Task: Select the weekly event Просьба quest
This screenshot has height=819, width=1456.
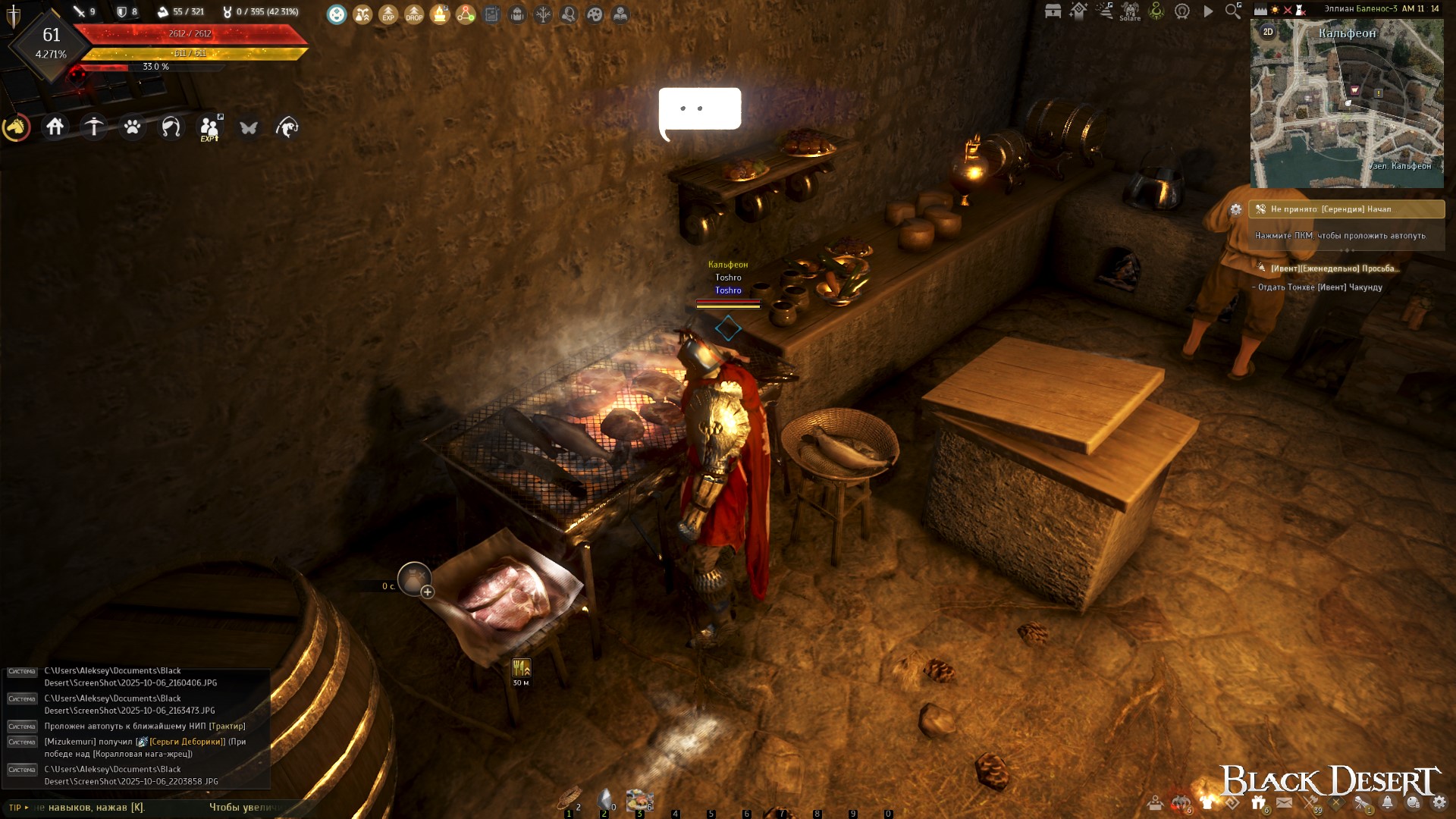Action: (1334, 268)
